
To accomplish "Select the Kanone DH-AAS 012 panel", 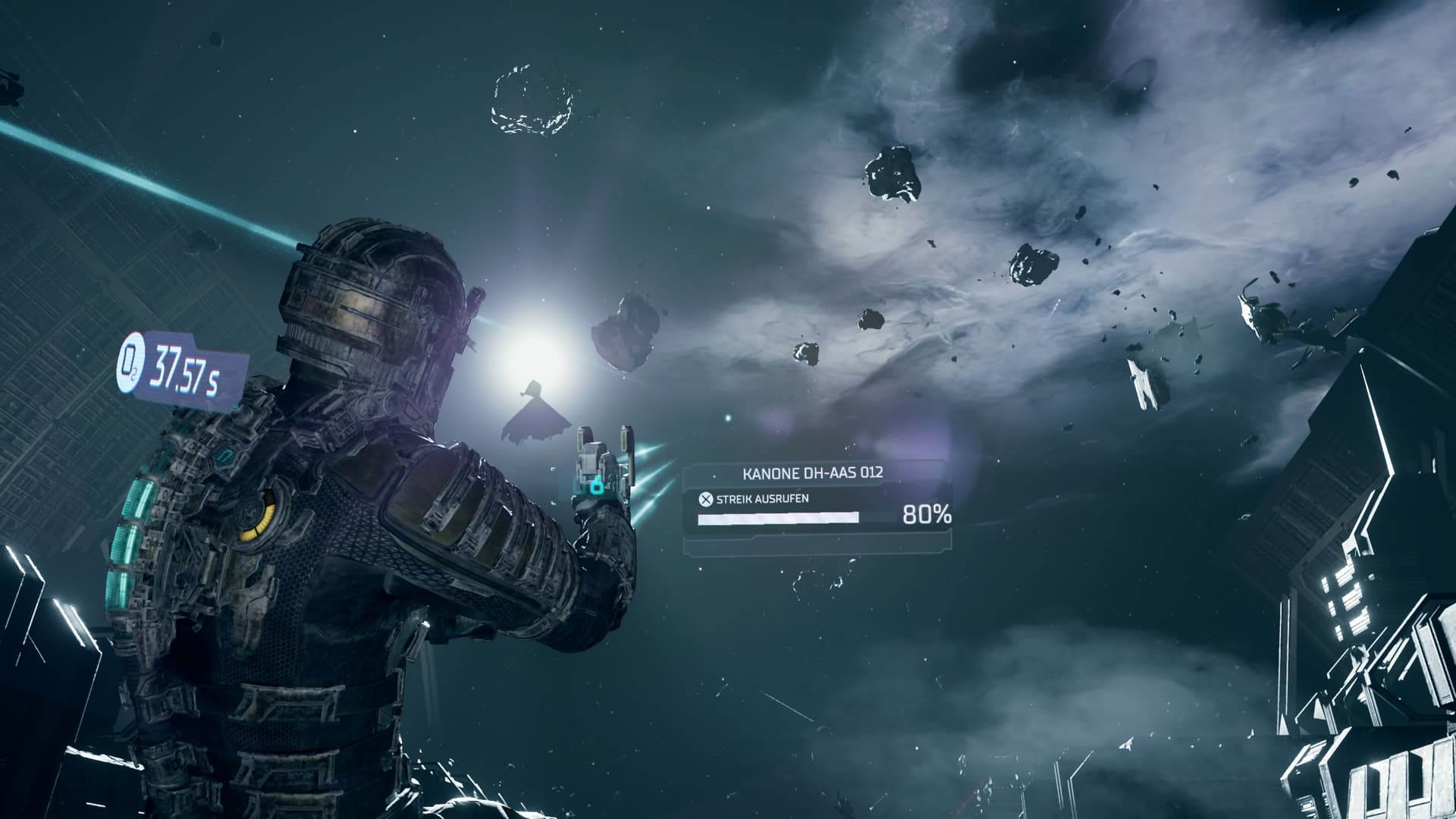I will click(x=816, y=505).
